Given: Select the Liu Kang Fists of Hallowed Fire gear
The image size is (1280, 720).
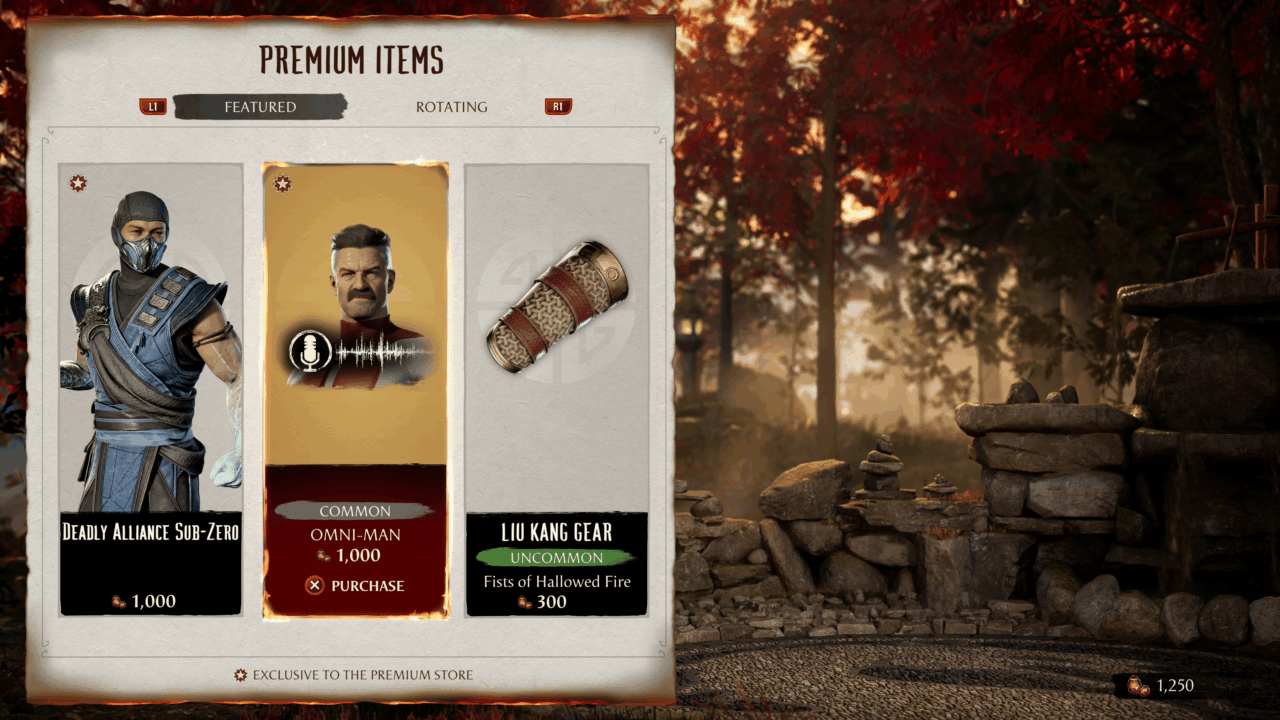Looking at the screenshot, I should [x=557, y=390].
